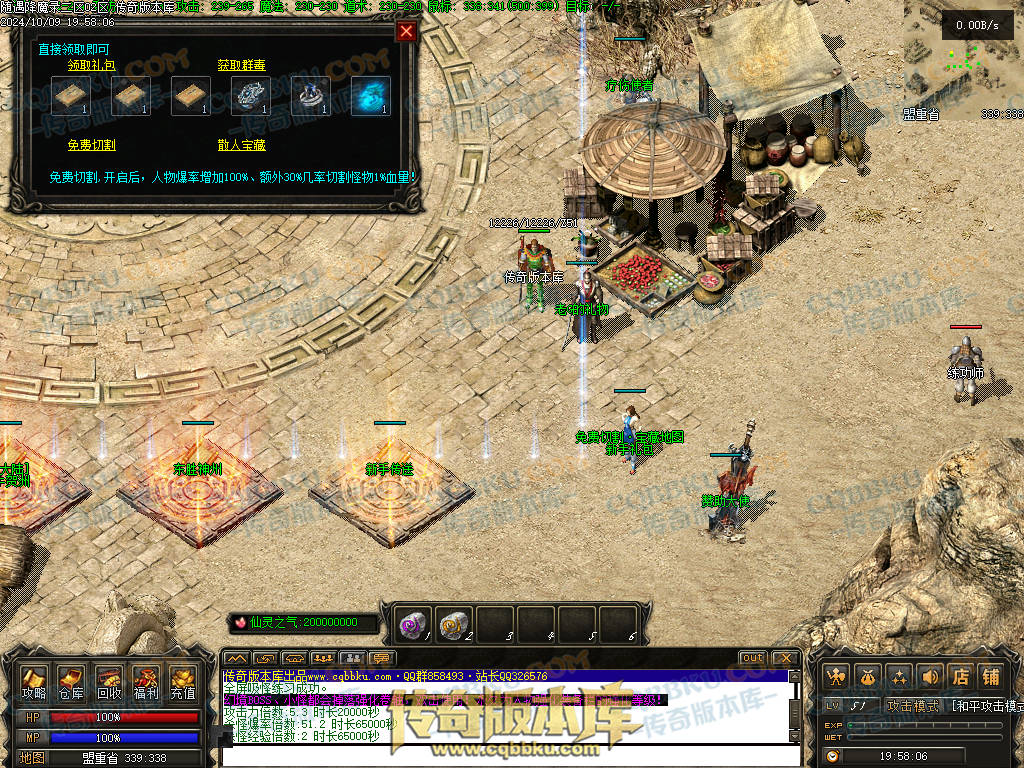Open the 店 shop button

[x=960, y=677]
